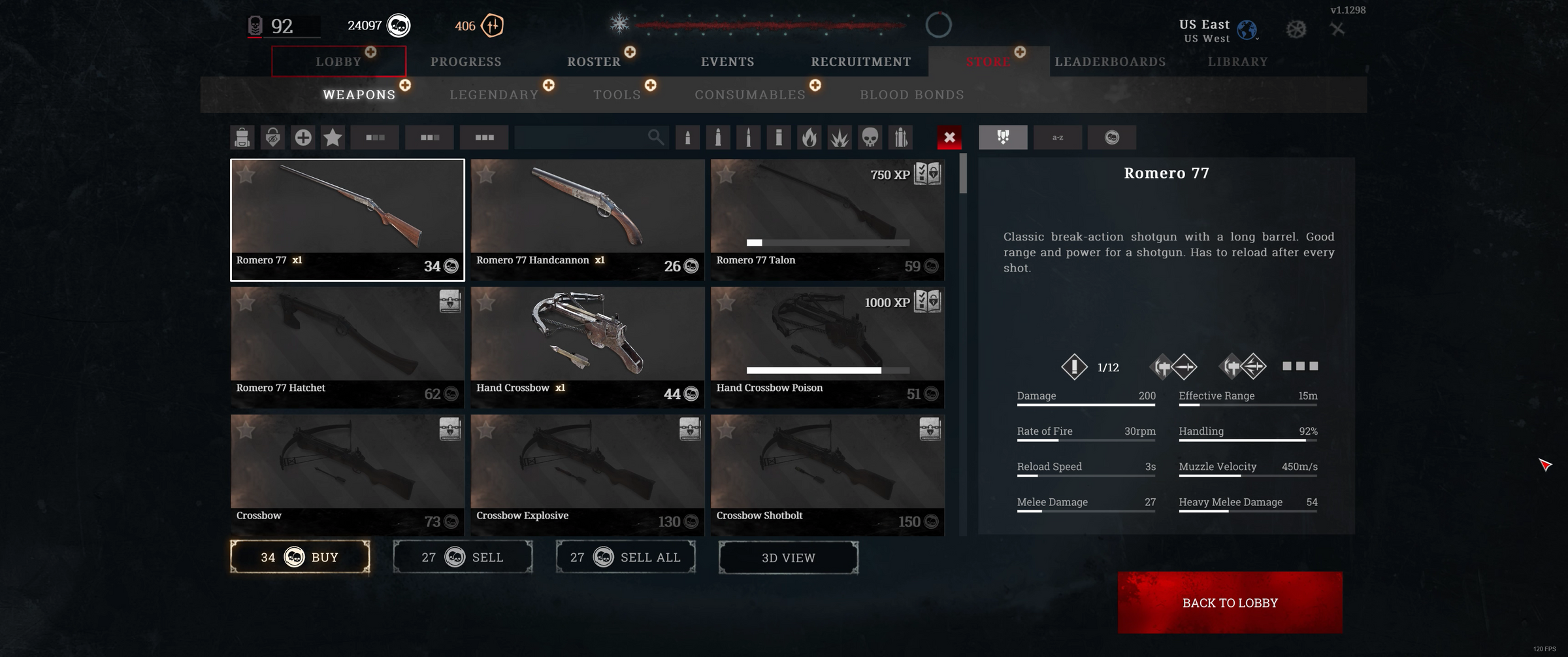This screenshot has width=1568, height=657.
Task: Clear all active filters with red X
Action: click(950, 137)
